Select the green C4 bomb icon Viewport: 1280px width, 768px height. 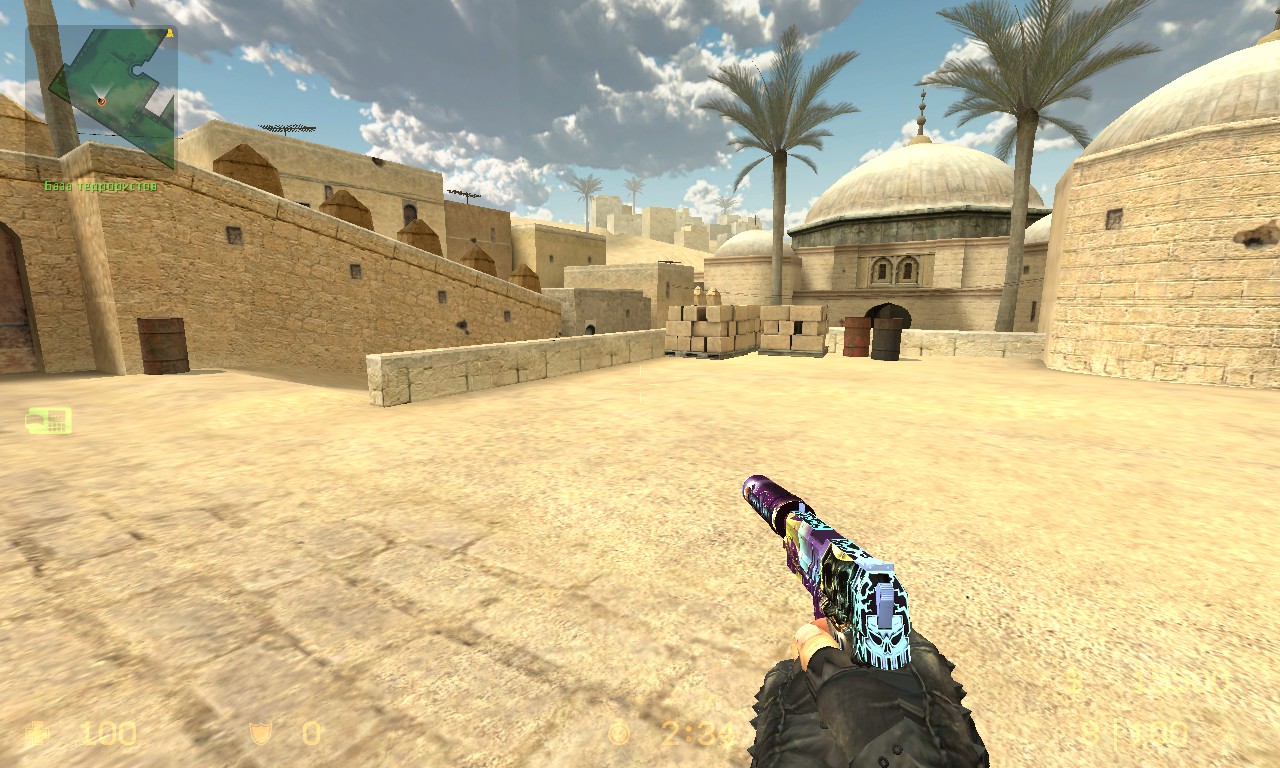49,421
